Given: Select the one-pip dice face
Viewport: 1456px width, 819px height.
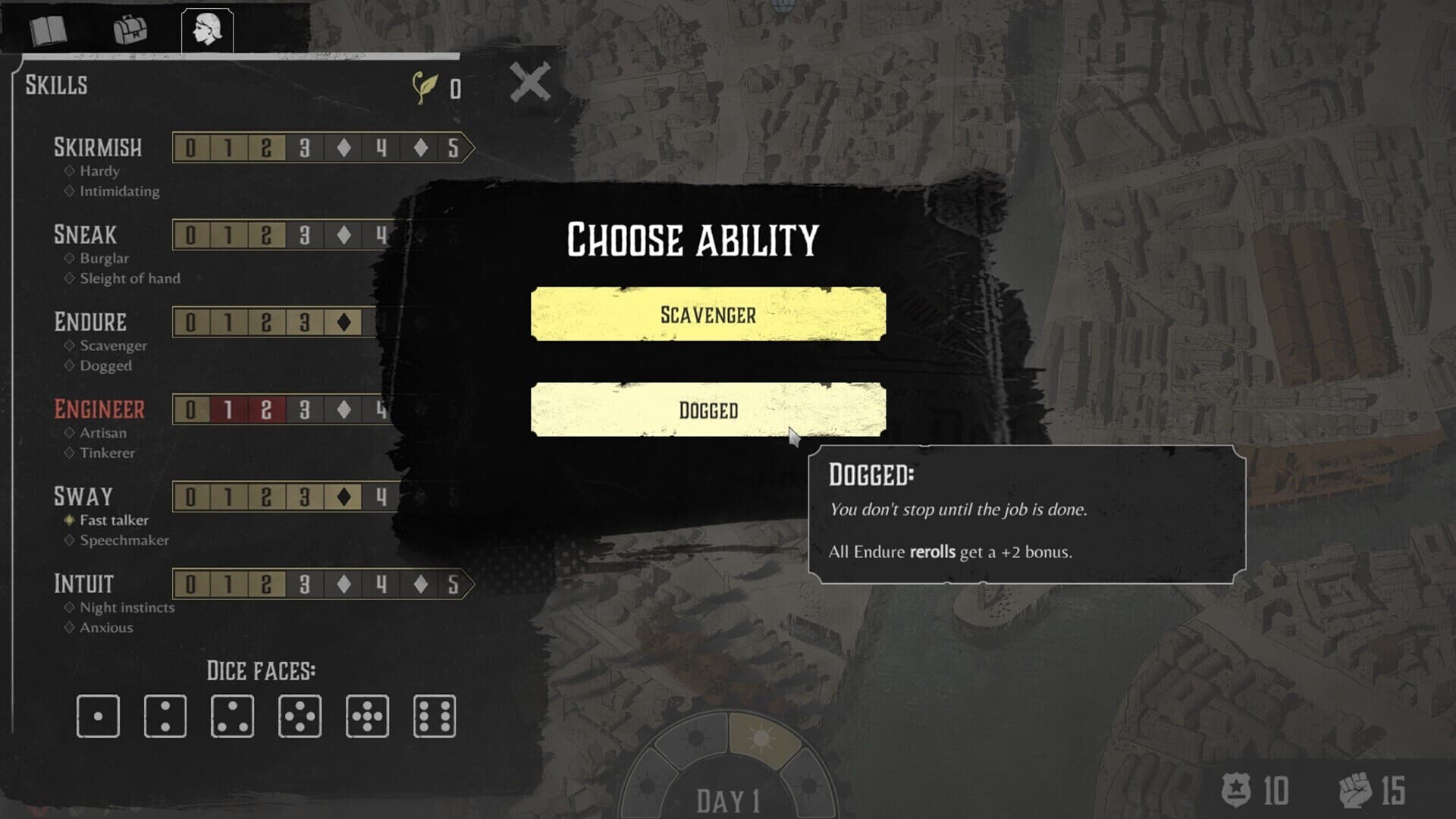Looking at the screenshot, I should [x=98, y=716].
